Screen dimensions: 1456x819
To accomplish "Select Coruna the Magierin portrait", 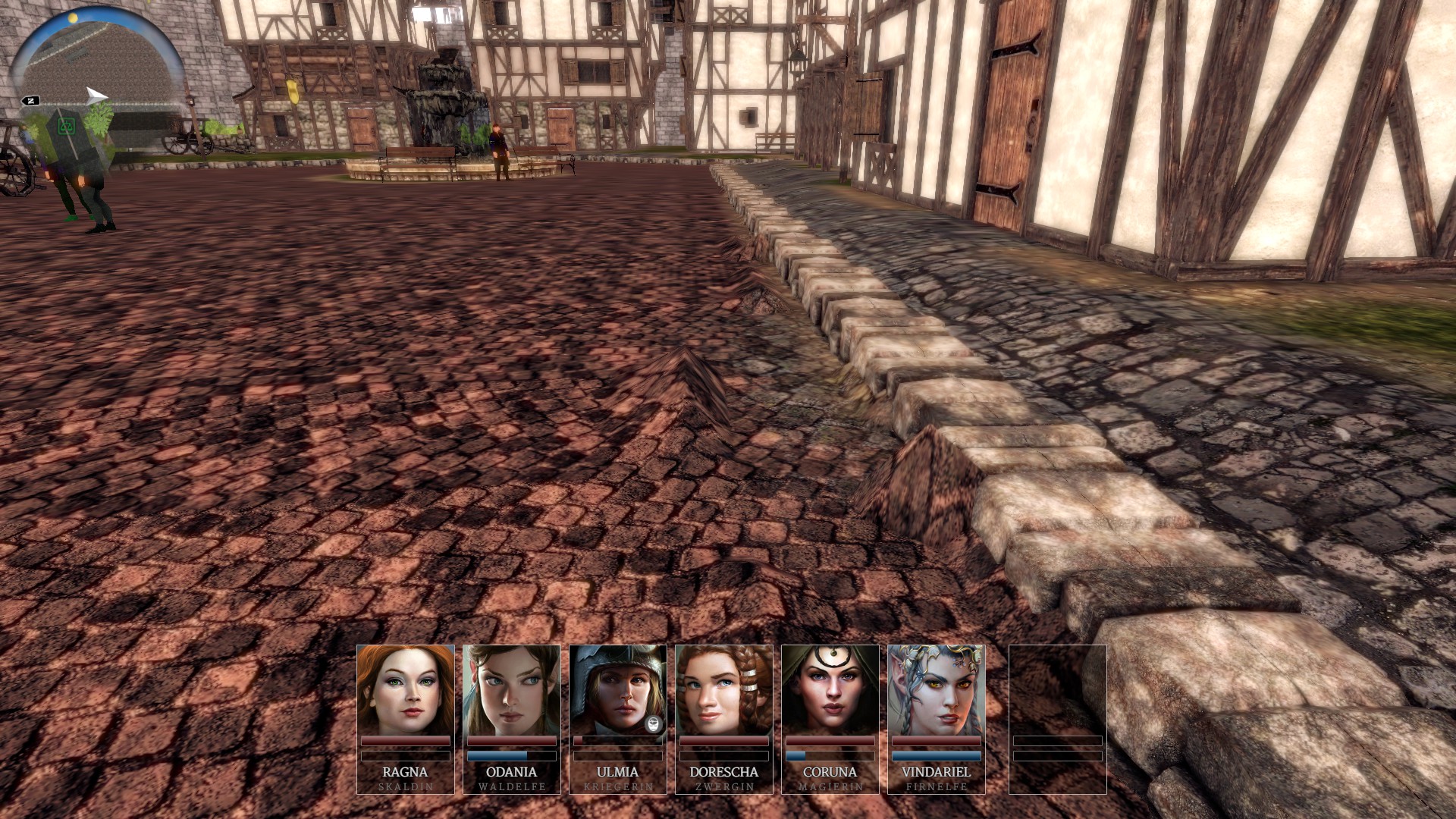I will tap(830, 690).
